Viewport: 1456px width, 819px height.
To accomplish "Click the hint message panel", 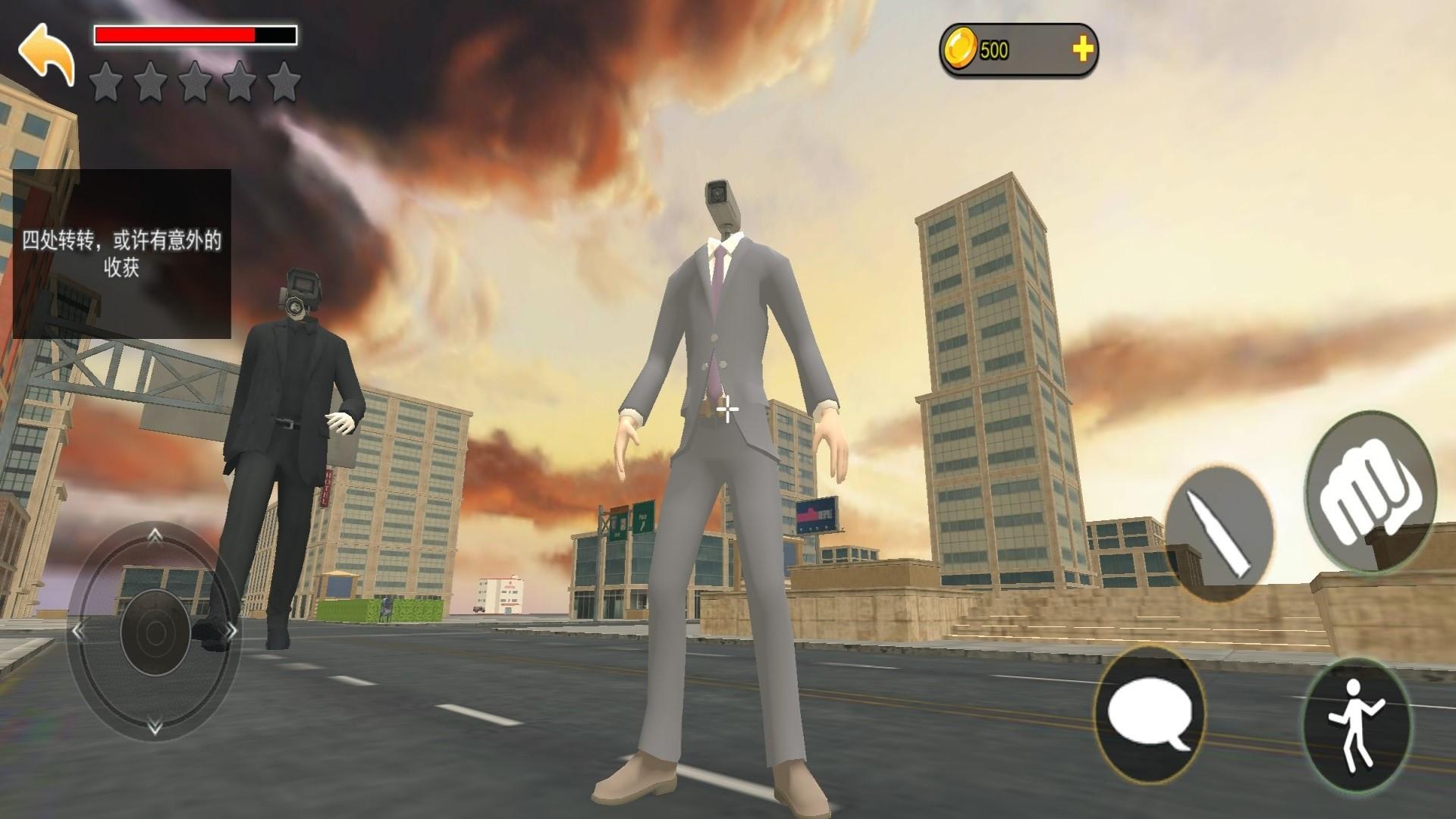I will [122, 254].
